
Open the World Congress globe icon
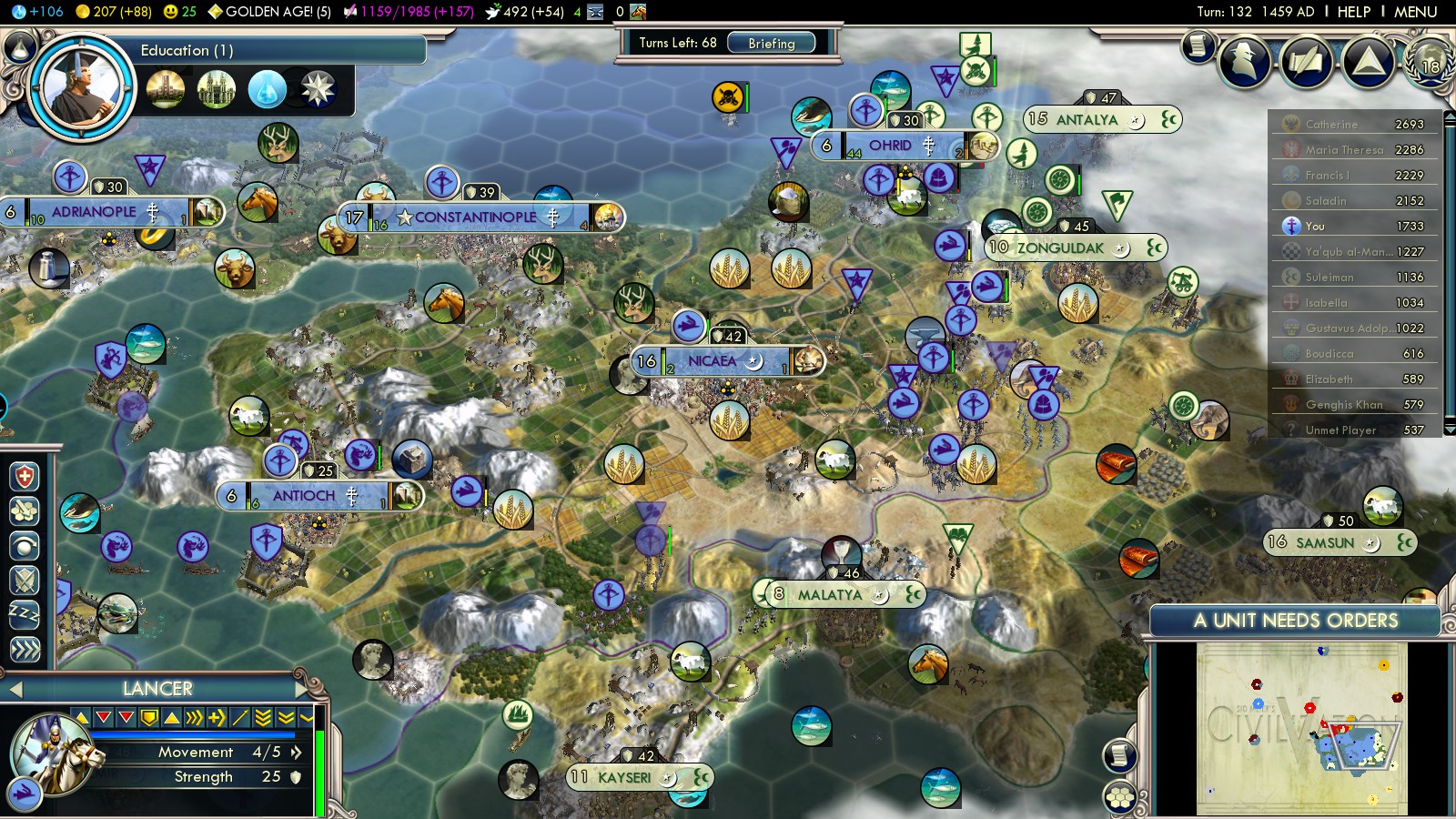(1429, 62)
